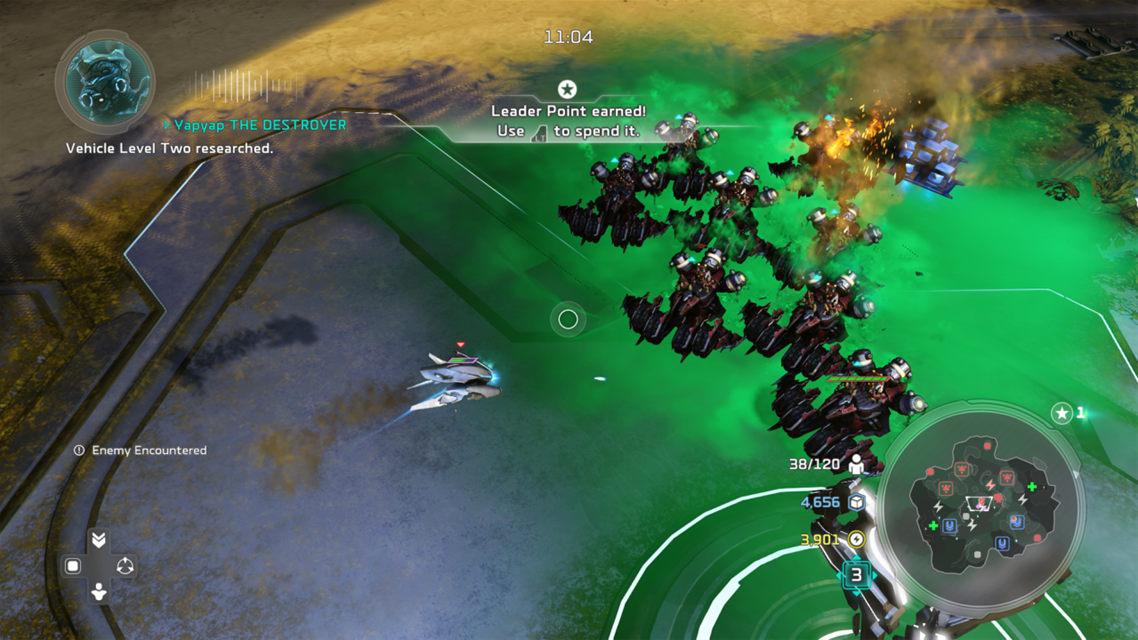This screenshot has height=640, width=1138.
Task: Open the leader point star icon beside minimap
Action: (x=1062, y=413)
